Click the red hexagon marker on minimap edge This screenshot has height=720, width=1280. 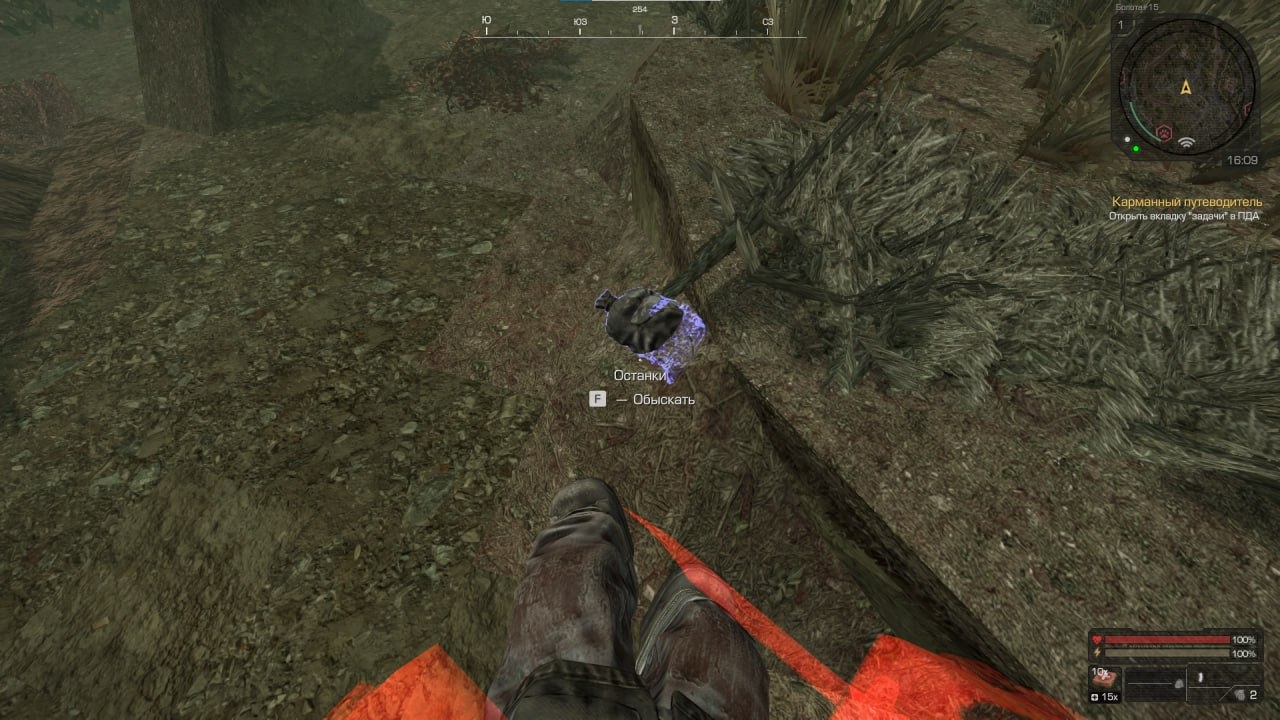(1248, 109)
